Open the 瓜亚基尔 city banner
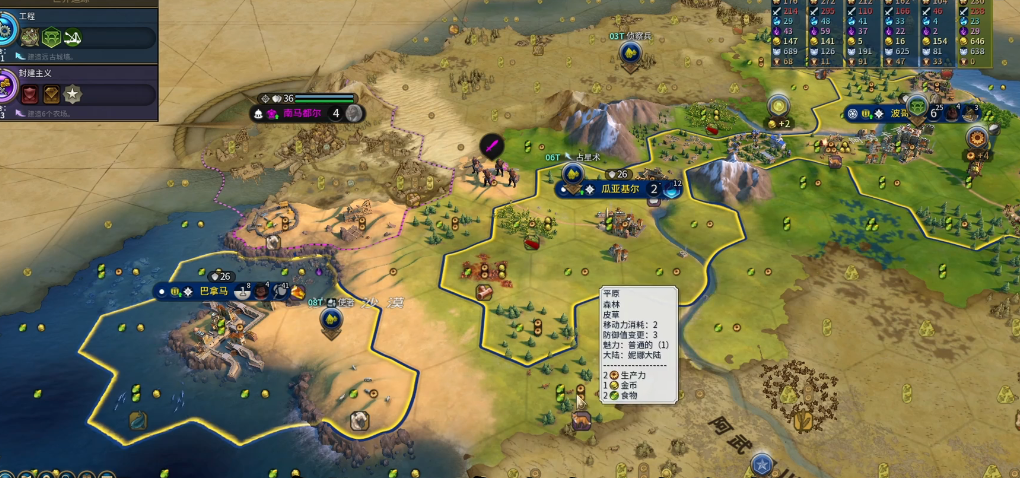 pyautogui.click(x=619, y=188)
